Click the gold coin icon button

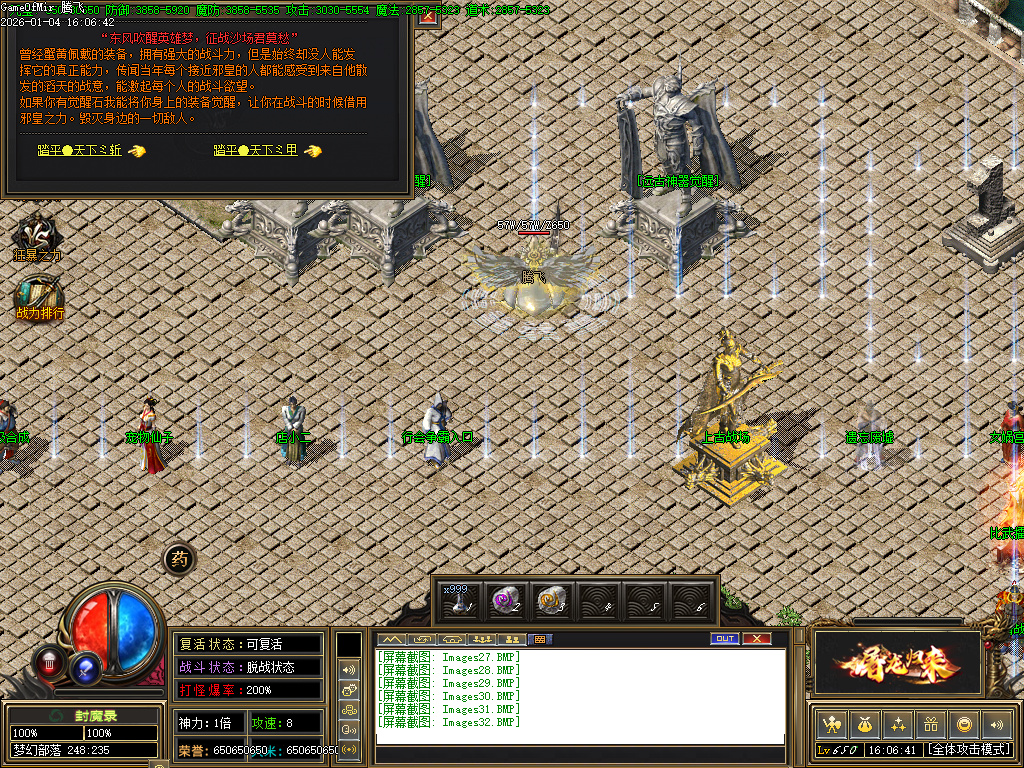tap(964, 723)
